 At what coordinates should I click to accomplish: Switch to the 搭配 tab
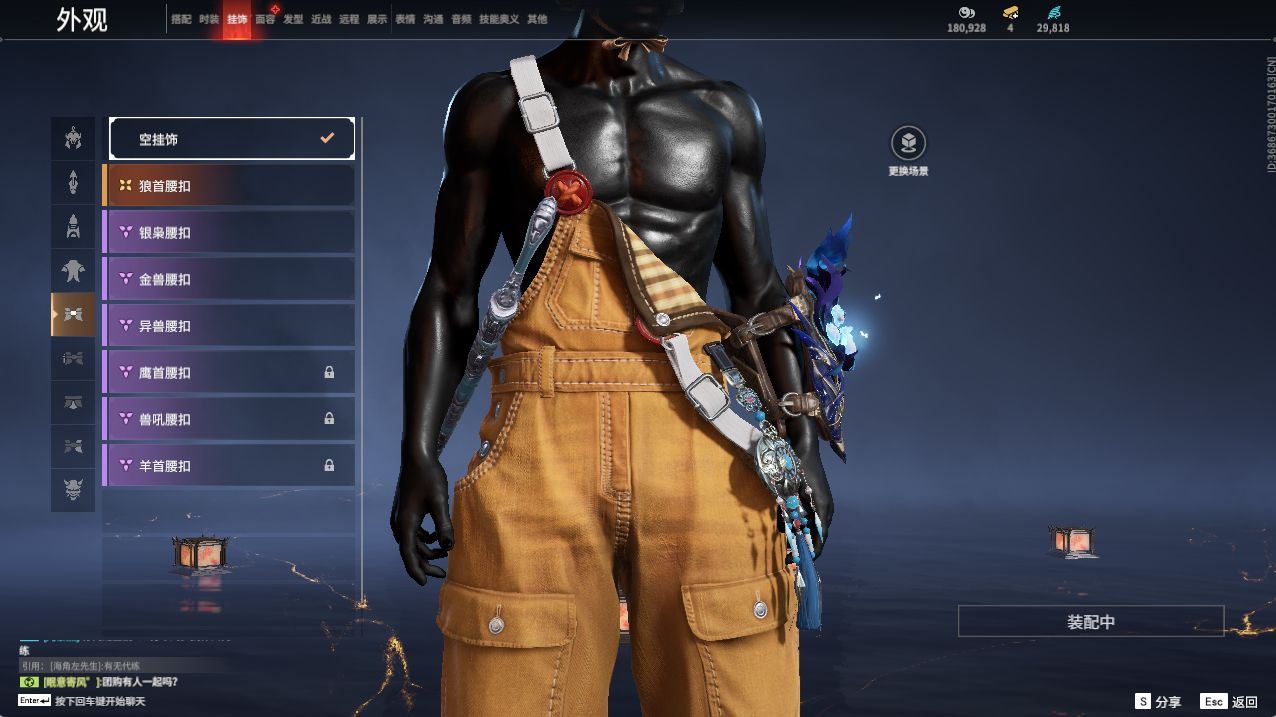[181, 19]
